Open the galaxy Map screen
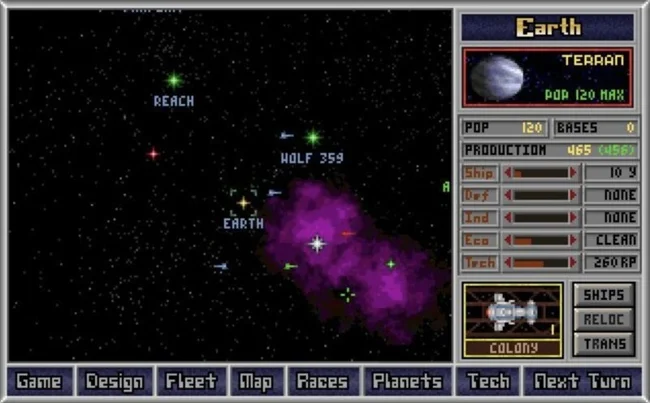This screenshot has width=650, height=403. coord(256,381)
